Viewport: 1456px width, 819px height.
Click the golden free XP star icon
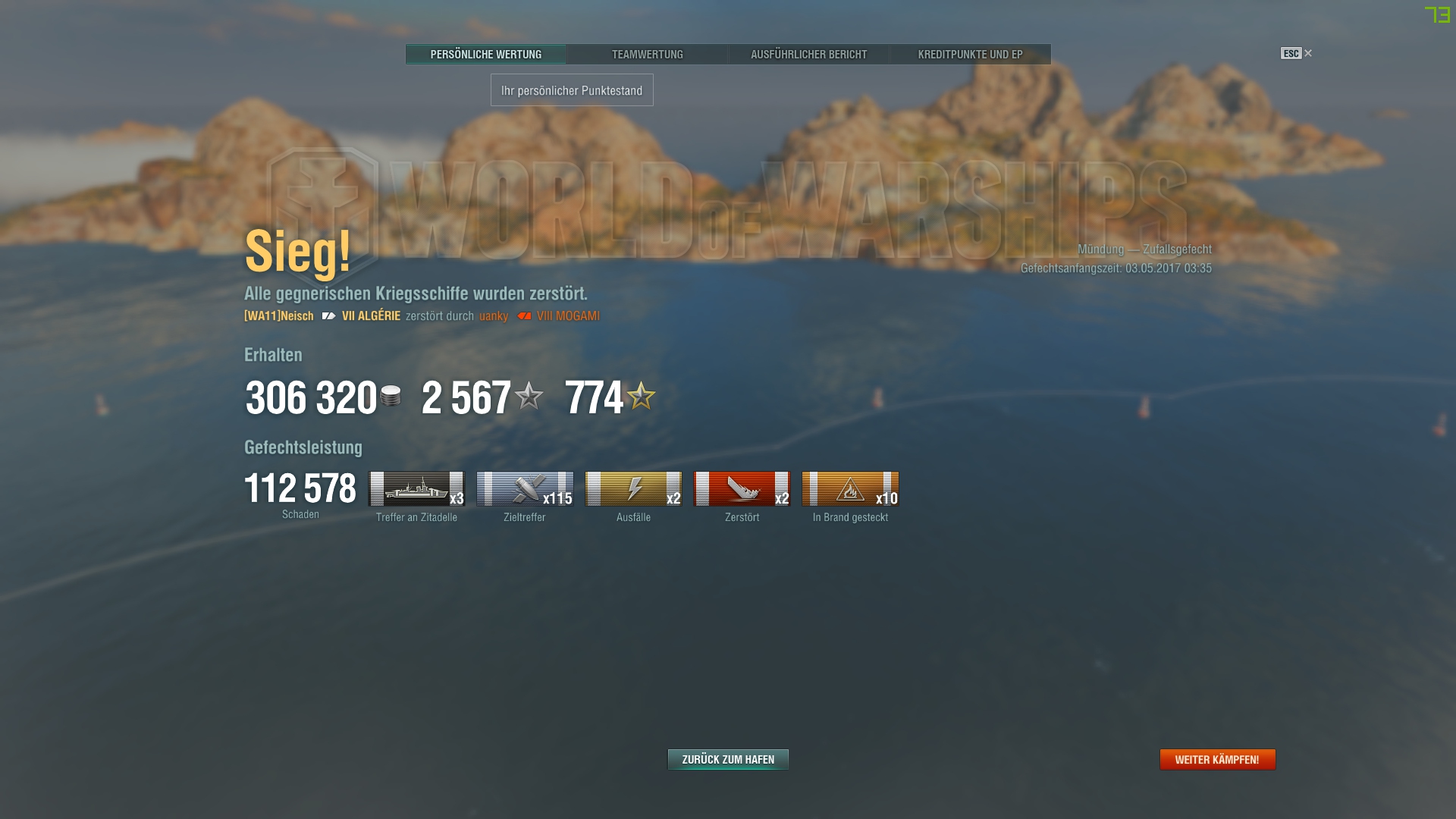click(642, 394)
